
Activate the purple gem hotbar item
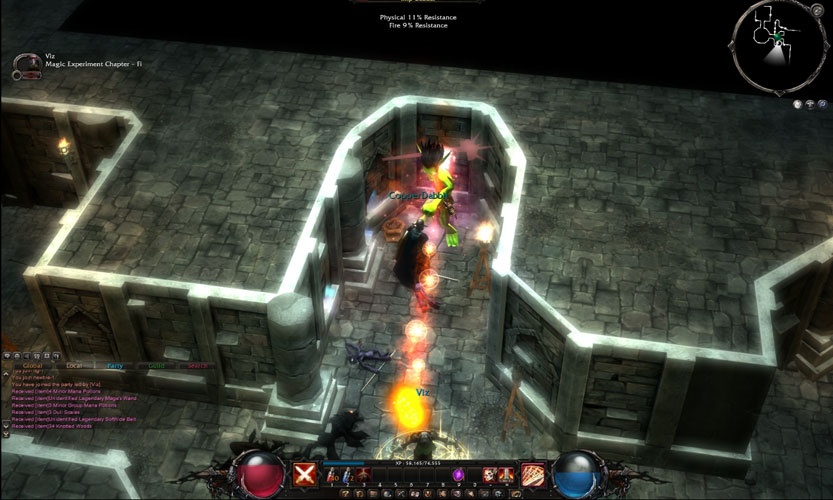(x=459, y=475)
